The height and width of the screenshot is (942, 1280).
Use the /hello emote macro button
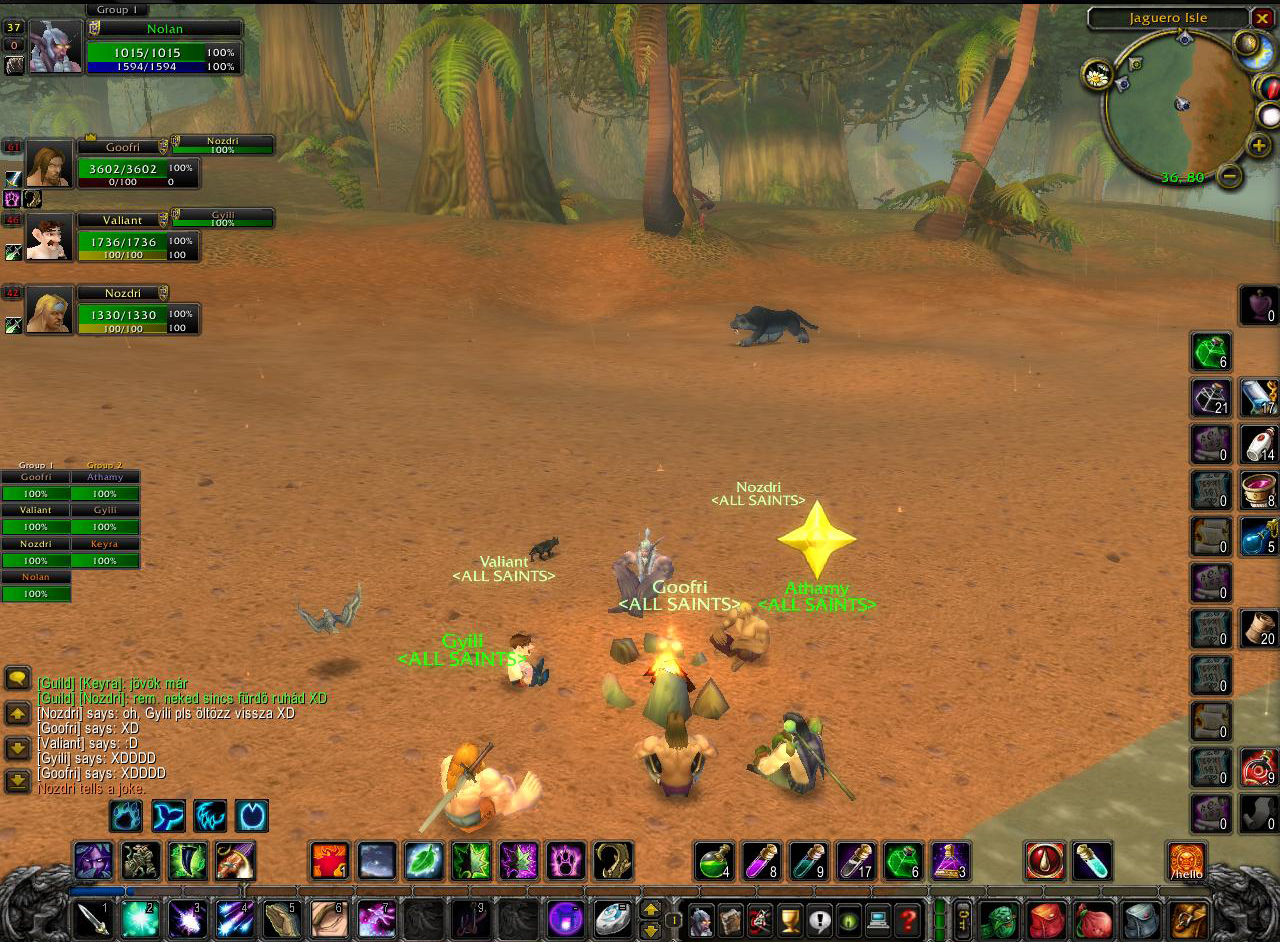tap(1187, 861)
